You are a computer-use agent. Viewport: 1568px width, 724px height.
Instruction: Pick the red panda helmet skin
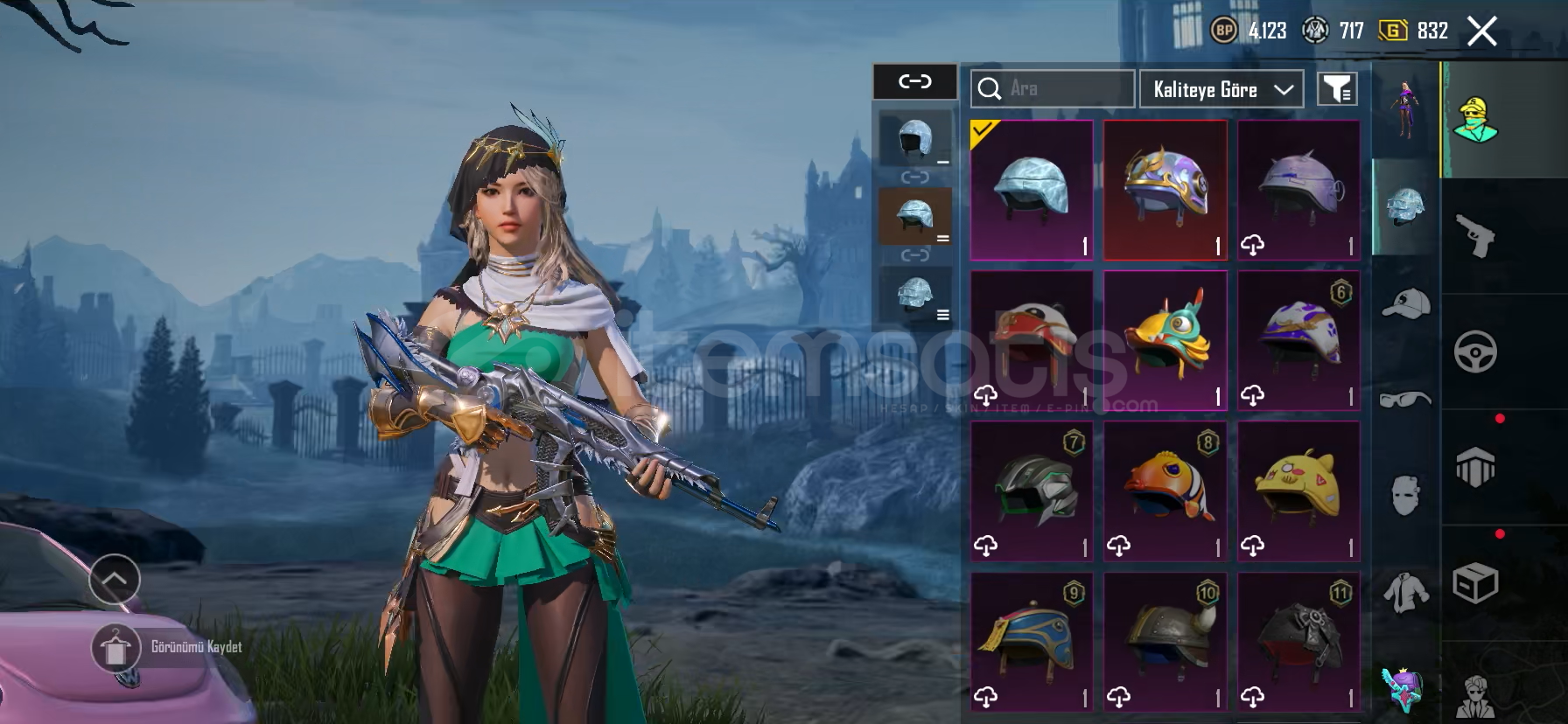point(1032,340)
